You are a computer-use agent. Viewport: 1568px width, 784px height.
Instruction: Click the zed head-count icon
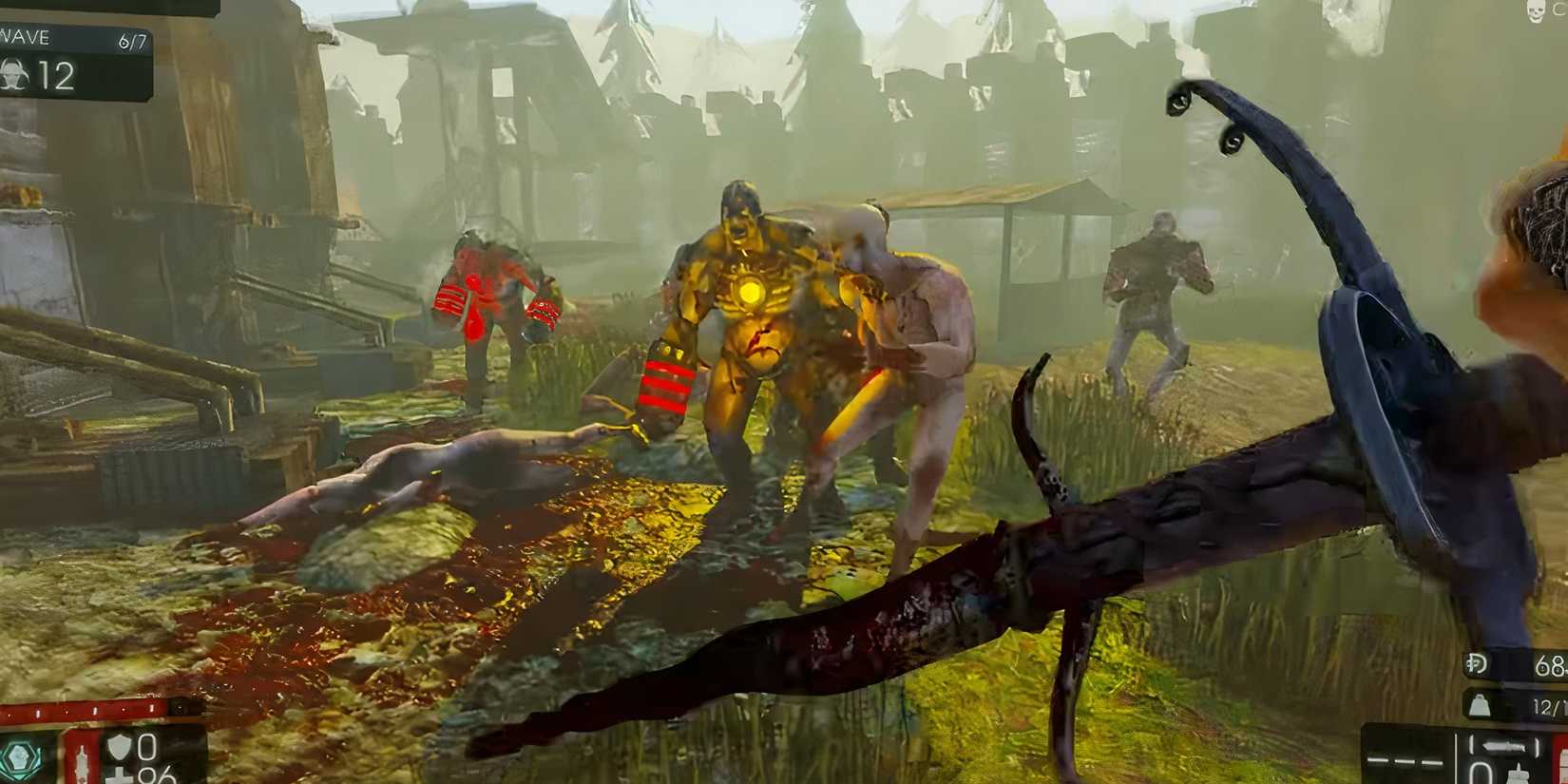click(14, 76)
